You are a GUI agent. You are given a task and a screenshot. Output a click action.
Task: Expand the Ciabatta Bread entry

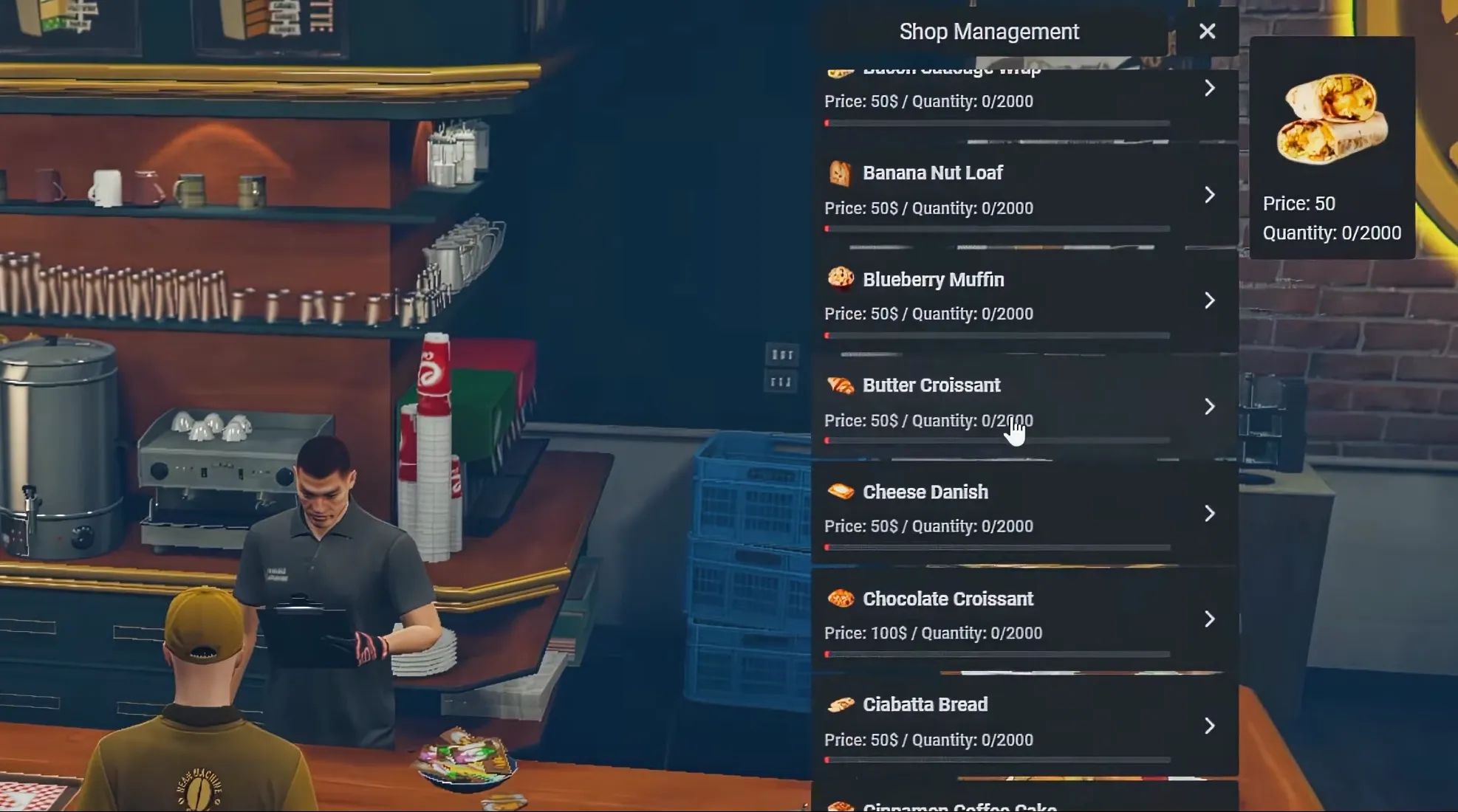[1209, 726]
